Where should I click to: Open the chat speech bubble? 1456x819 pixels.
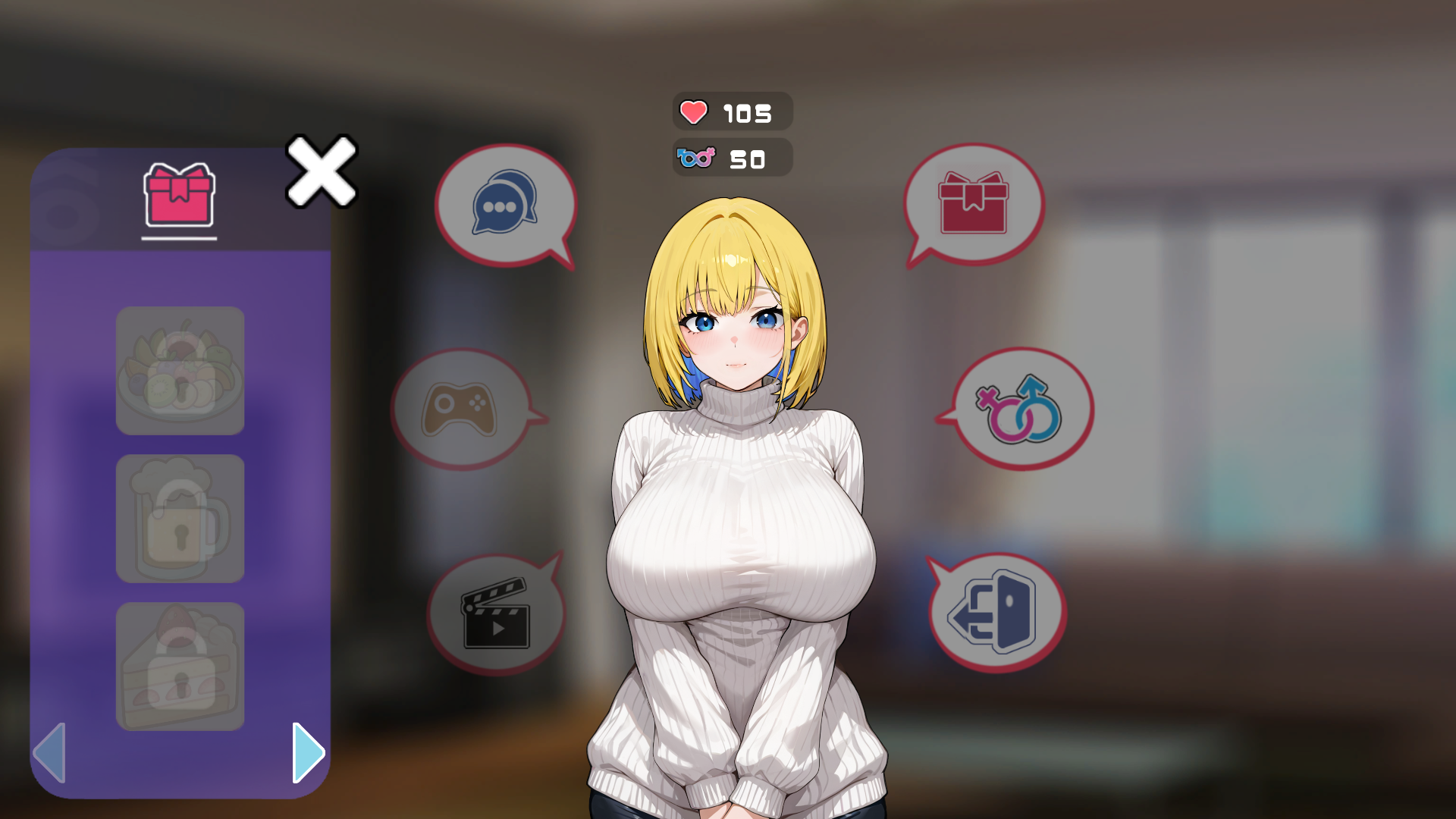pos(505,203)
